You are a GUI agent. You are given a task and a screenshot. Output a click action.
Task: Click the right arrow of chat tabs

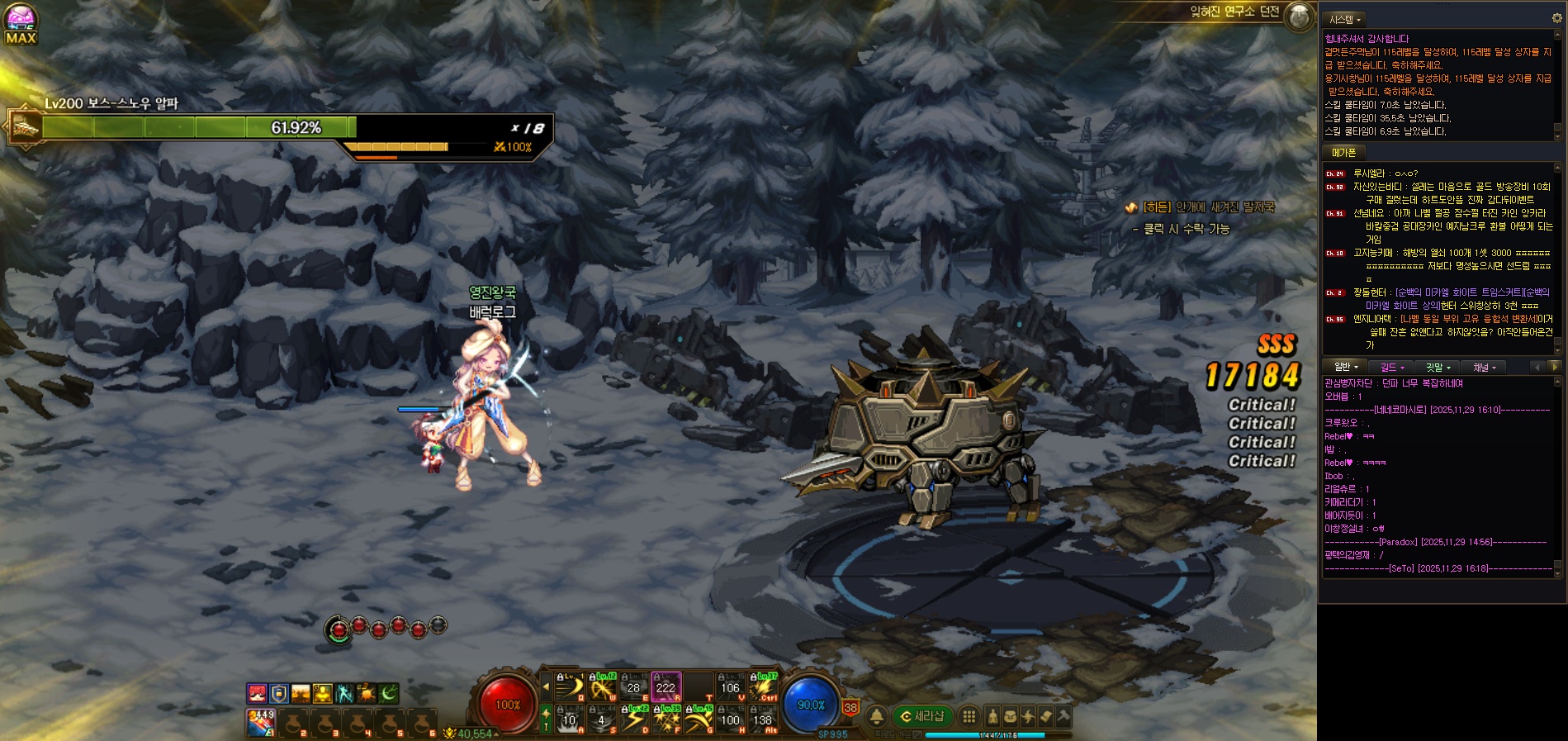(1554, 367)
